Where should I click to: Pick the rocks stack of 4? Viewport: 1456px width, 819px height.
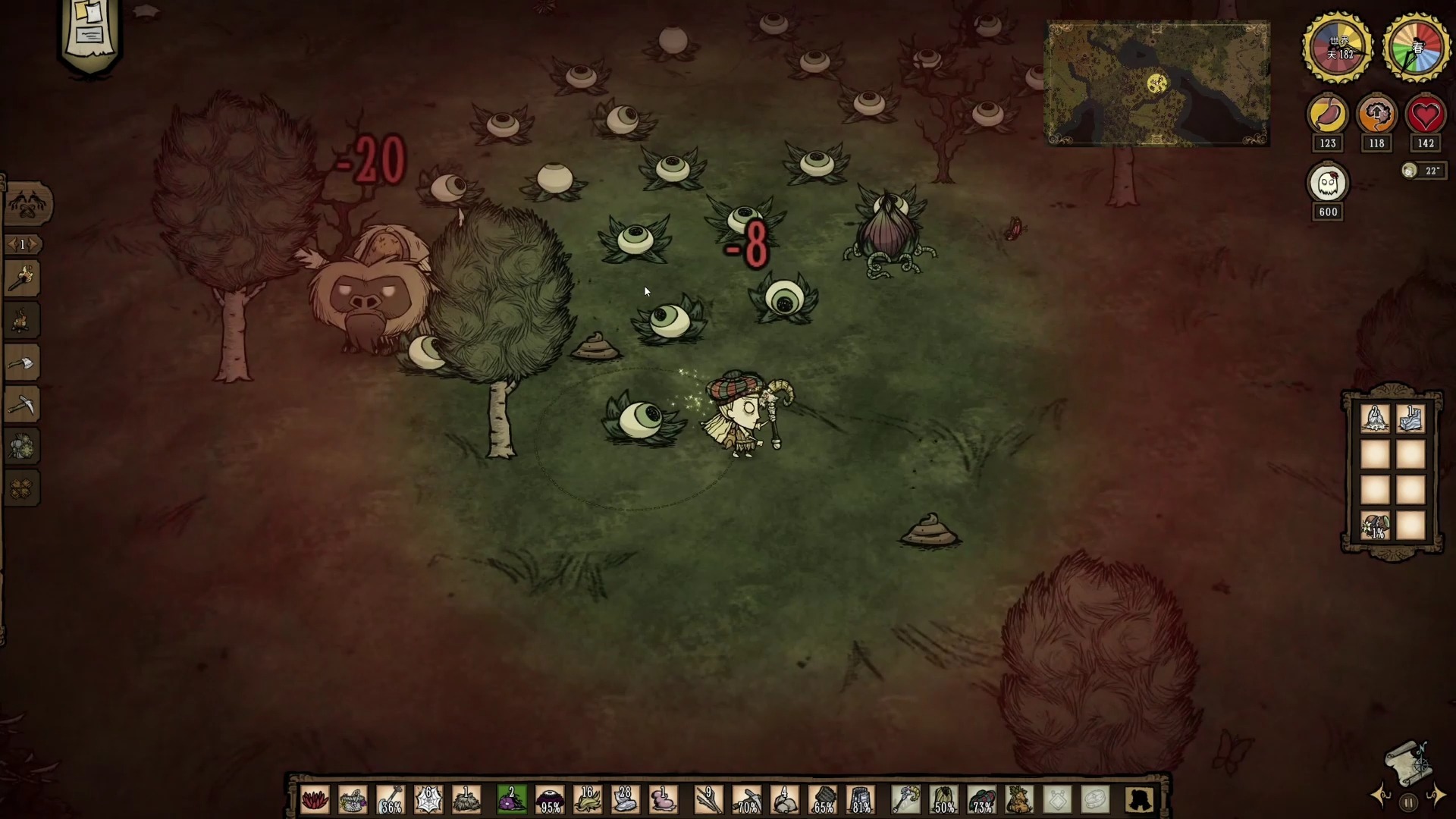785,800
